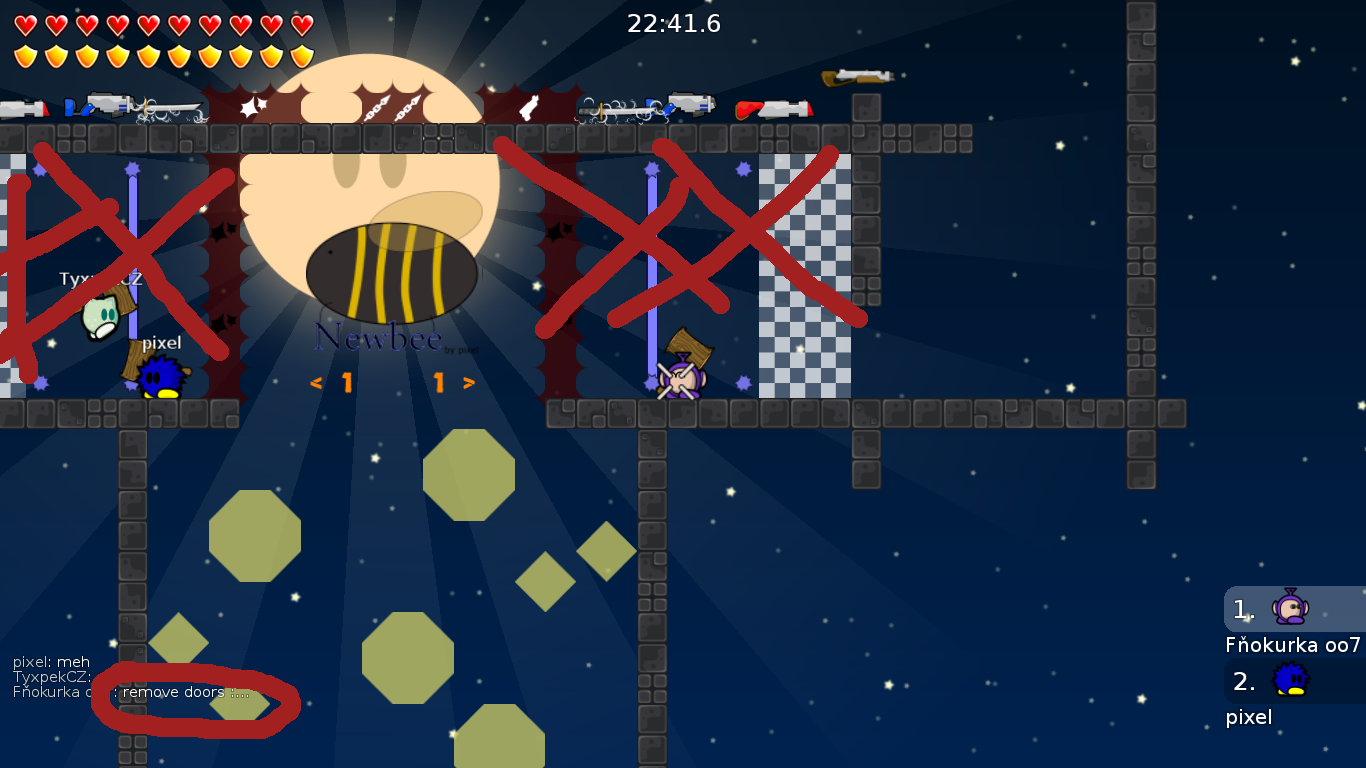Image resolution: width=1366 pixels, height=768 pixels.
Task: Click the orange right arrow next to the vote count
Action: (x=468, y=381)
